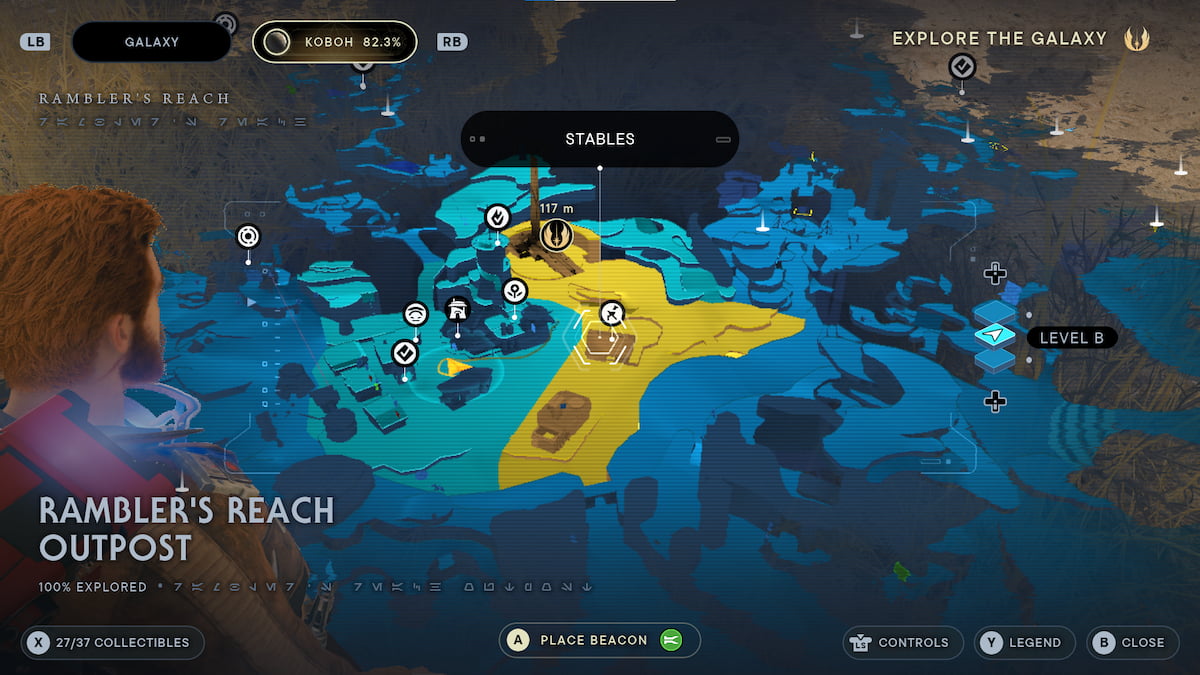Select the Stables location label
This screenshot has width=1200, height=675.
coord(599,139)
